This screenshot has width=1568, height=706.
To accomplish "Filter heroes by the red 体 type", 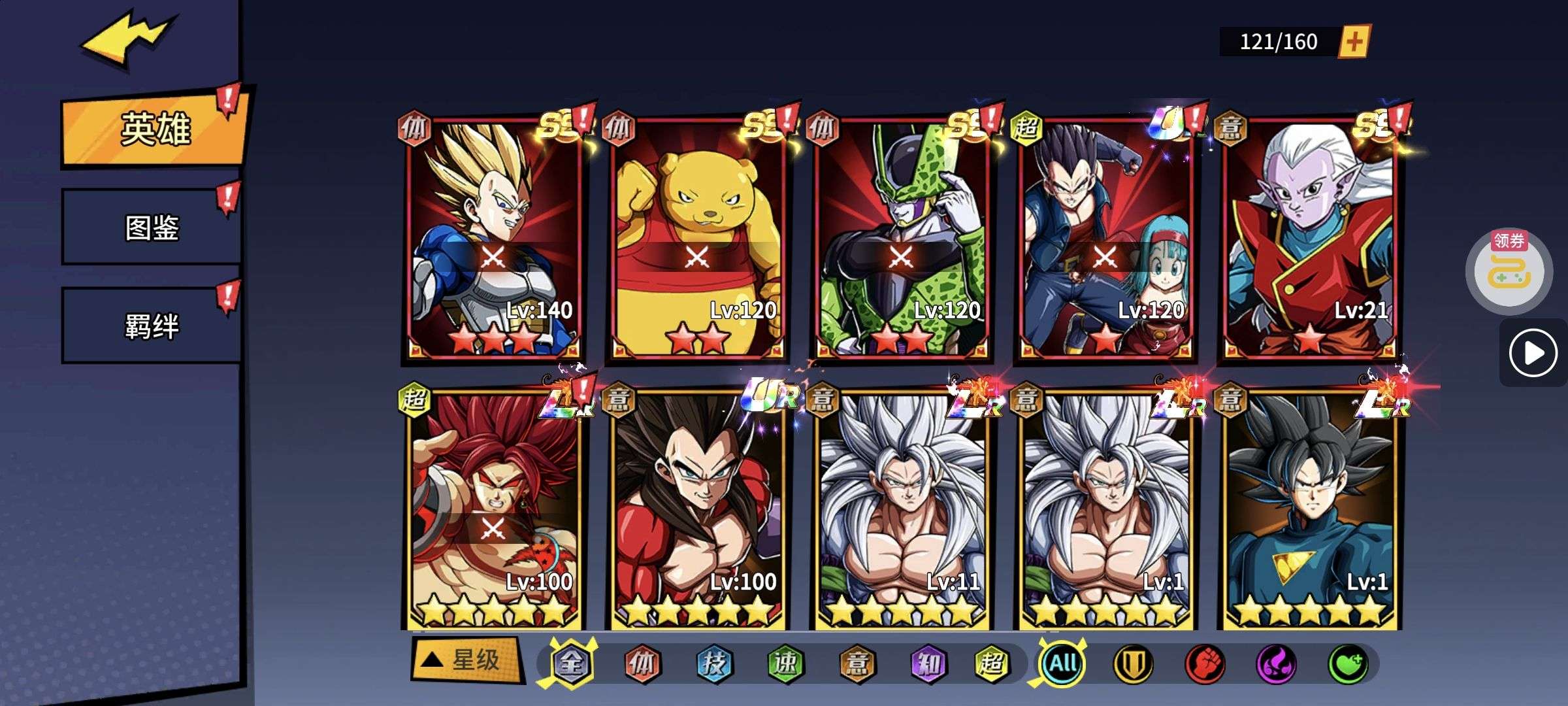I will click(x=642, y=664).
